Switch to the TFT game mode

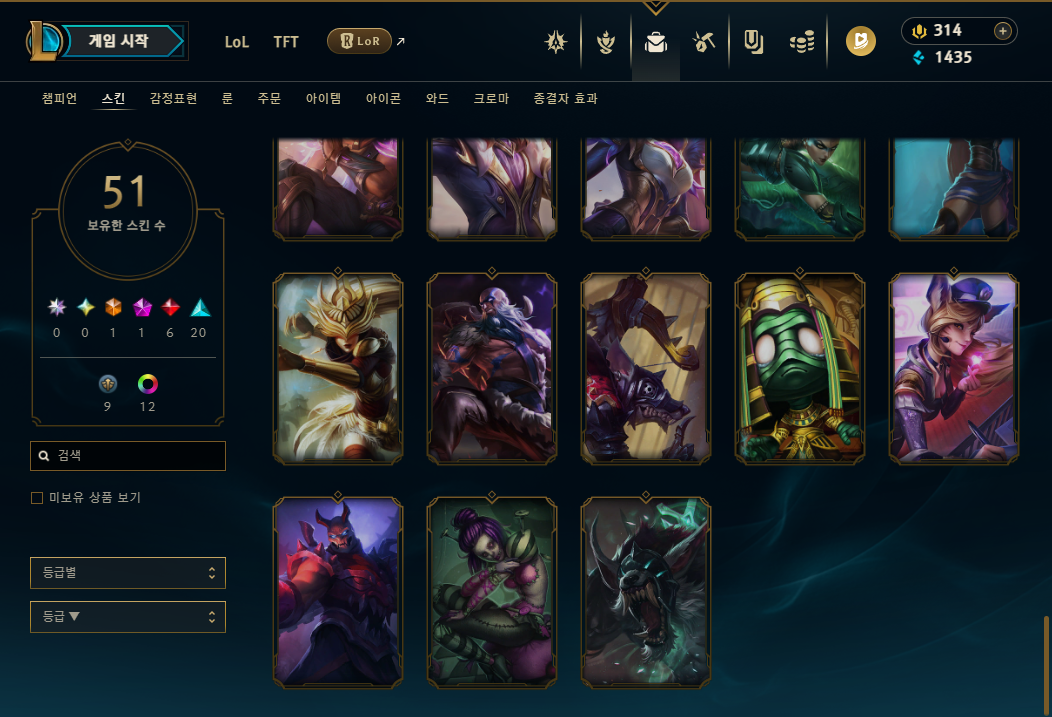(286, 42)
